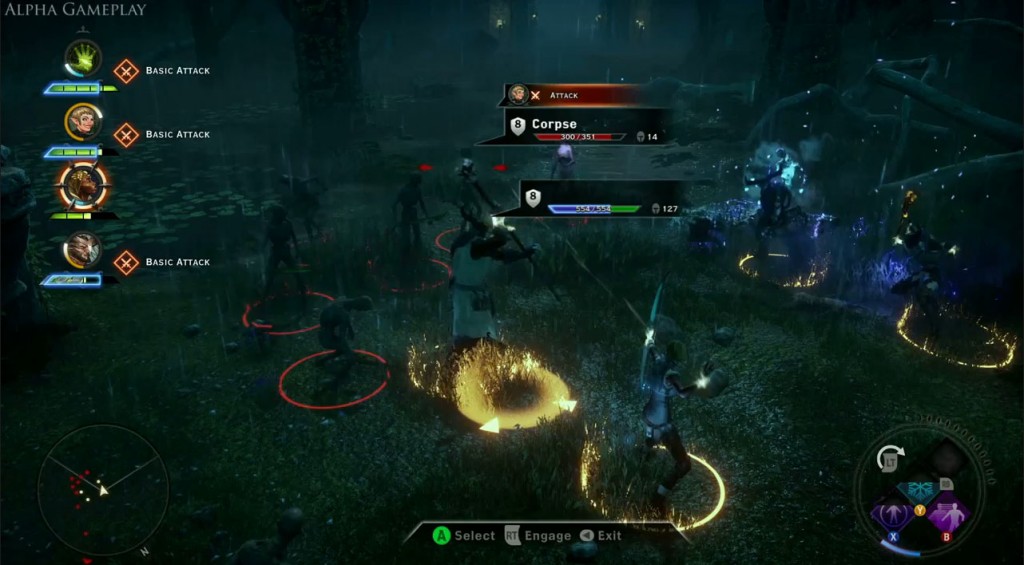Select the blonde elf party portrait
The image size is (1024, 565).
pyautogui.click(x=83, y=123)
